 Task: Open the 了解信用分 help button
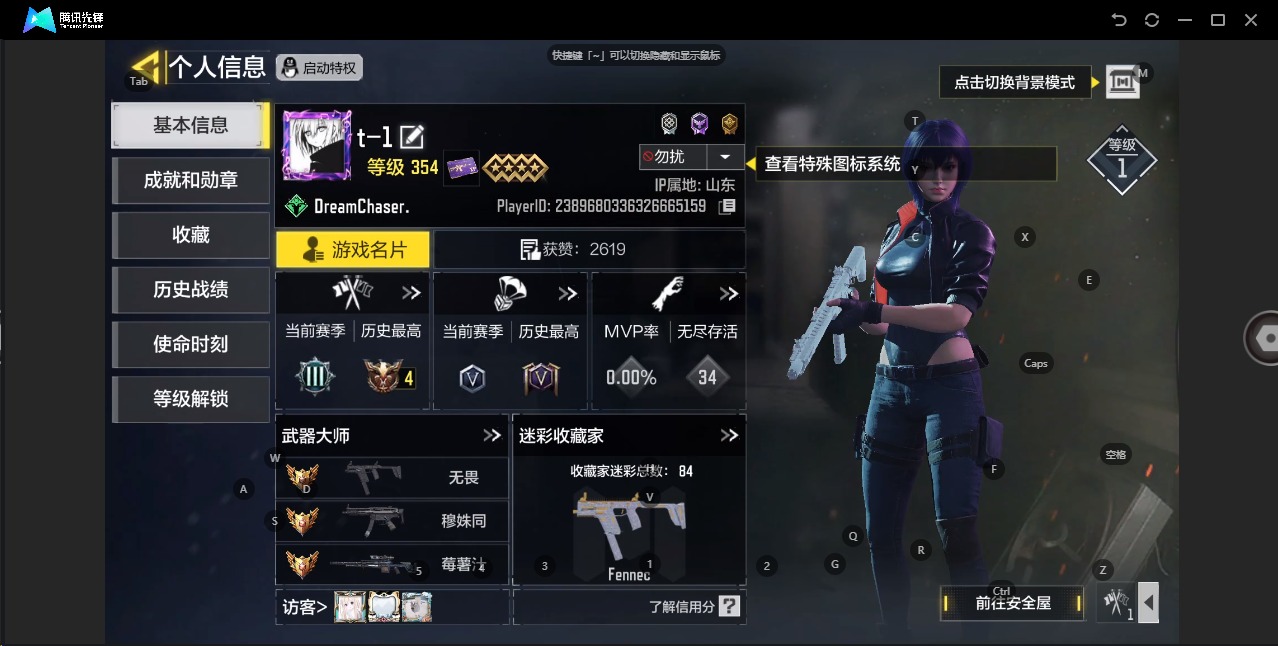point(729,606)
